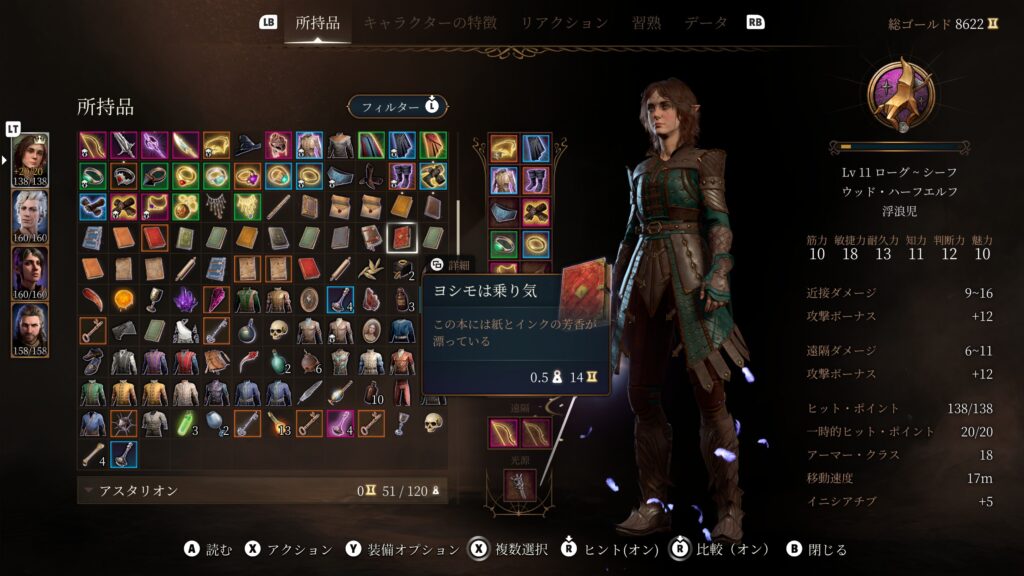Viewport: 1024px width, 576px height.
Task: Collapse the アスタリオン inventory section
Action: point(89,491)
